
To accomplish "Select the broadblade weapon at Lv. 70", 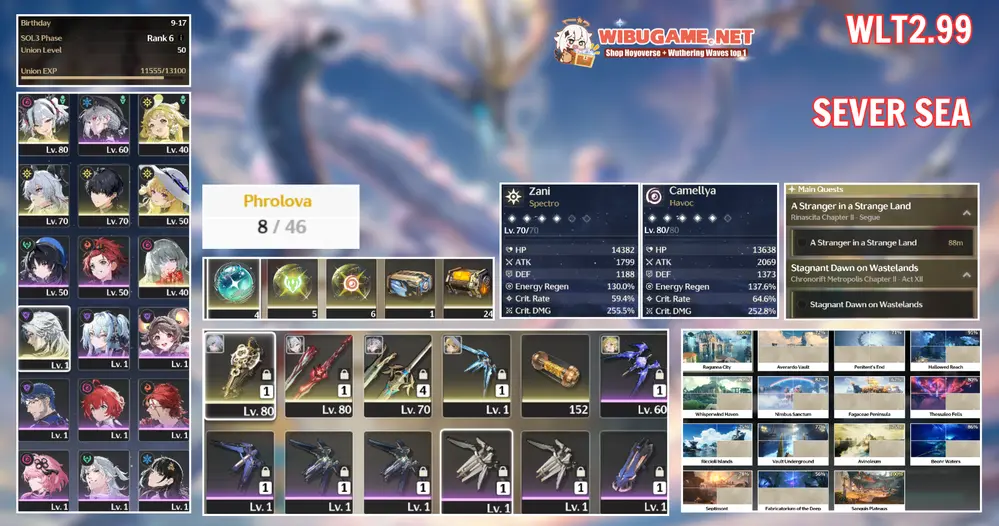I will point(397,375).
